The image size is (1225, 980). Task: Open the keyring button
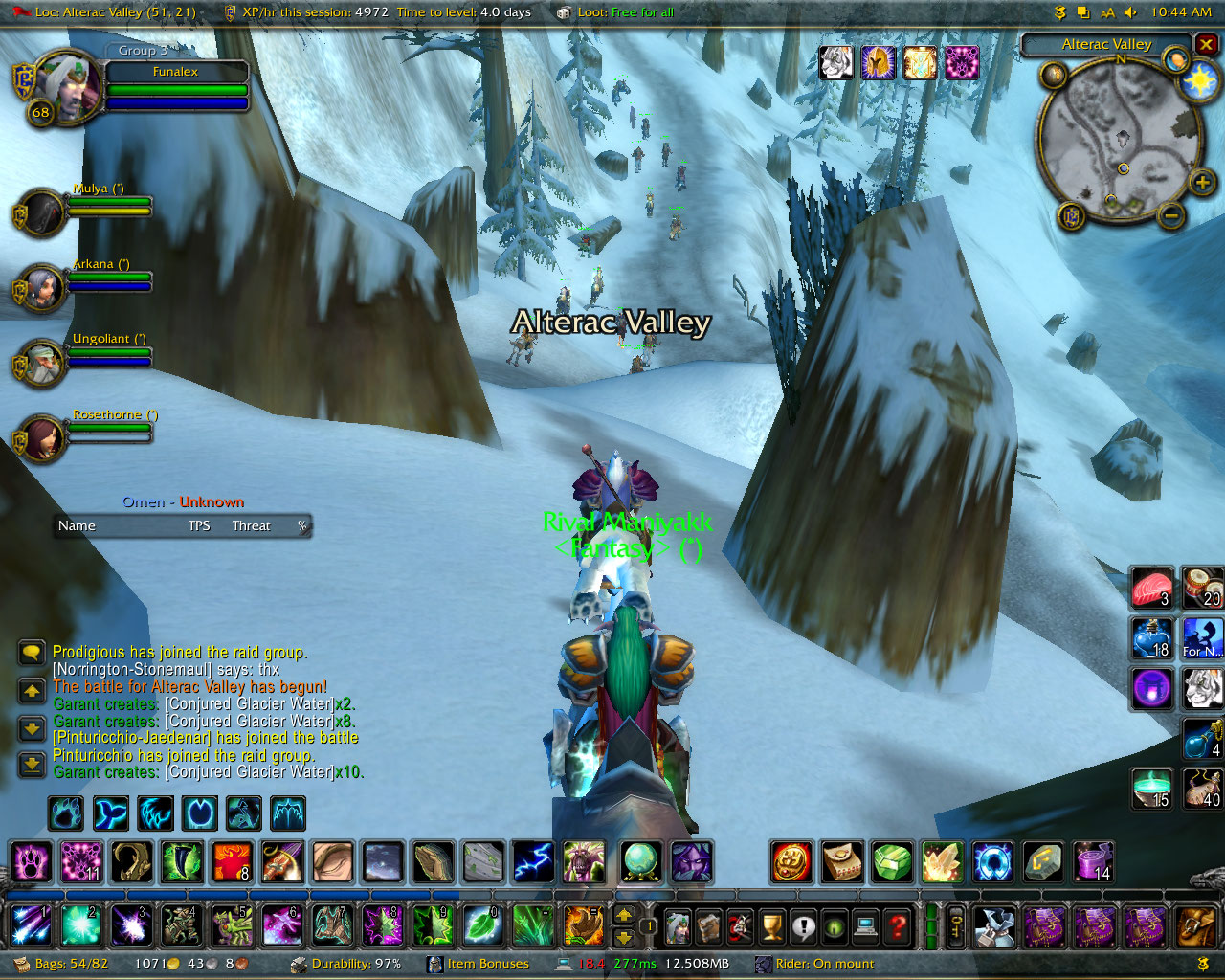(956, 926)
